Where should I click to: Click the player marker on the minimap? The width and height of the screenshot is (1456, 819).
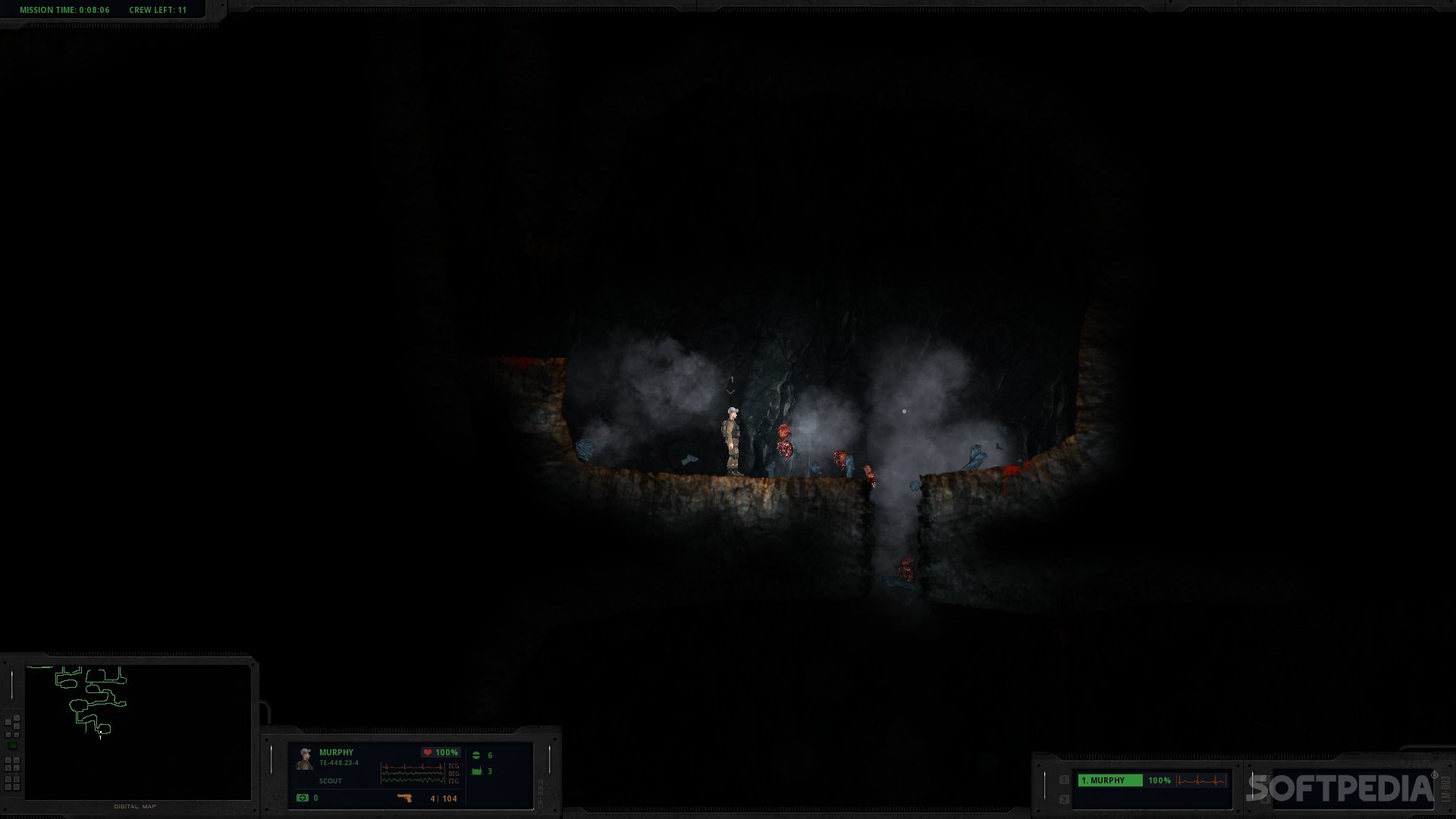point(101,732)
